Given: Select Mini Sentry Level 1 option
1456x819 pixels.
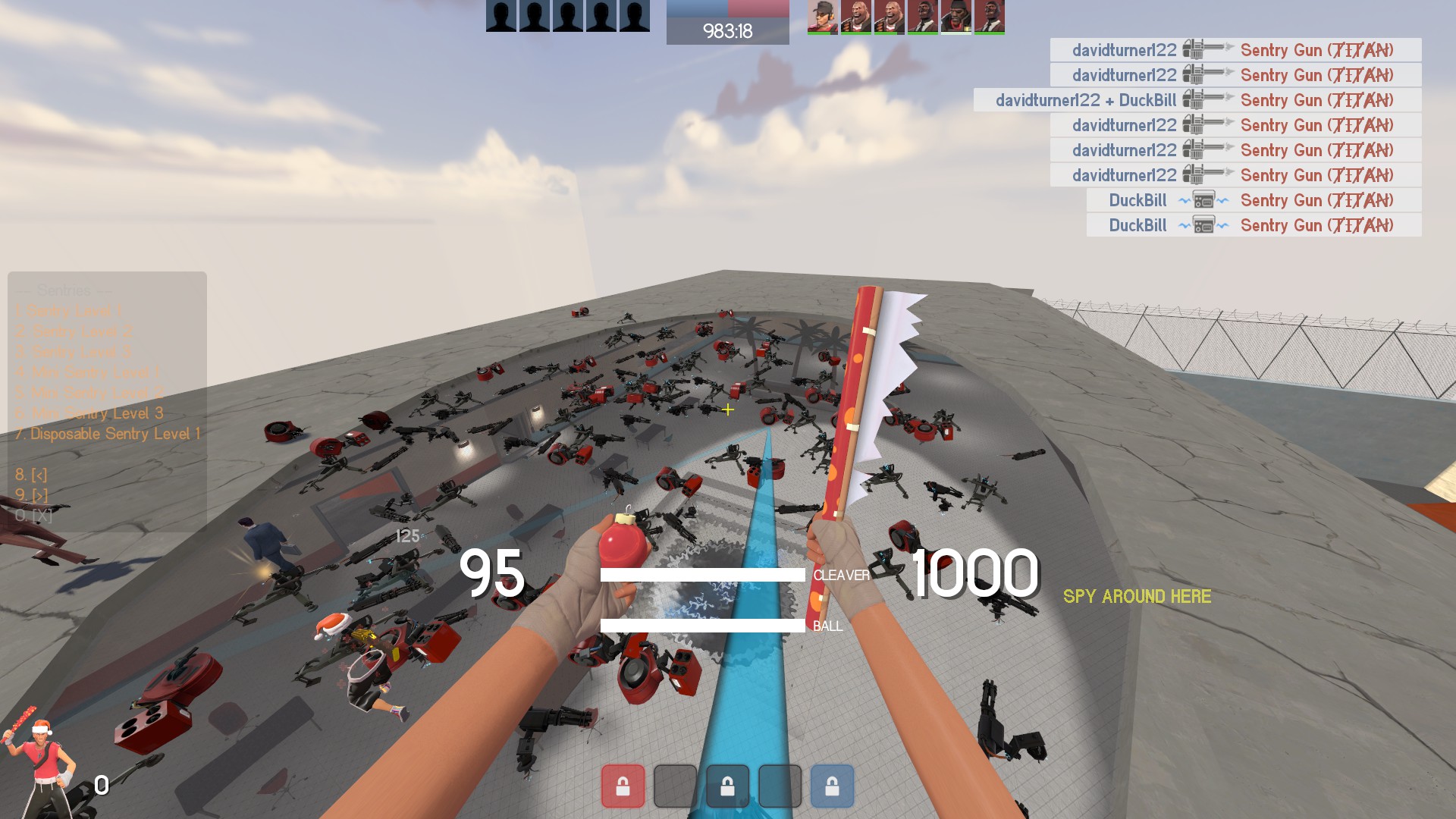Looking at the screenshot, I should coord(89,372).
